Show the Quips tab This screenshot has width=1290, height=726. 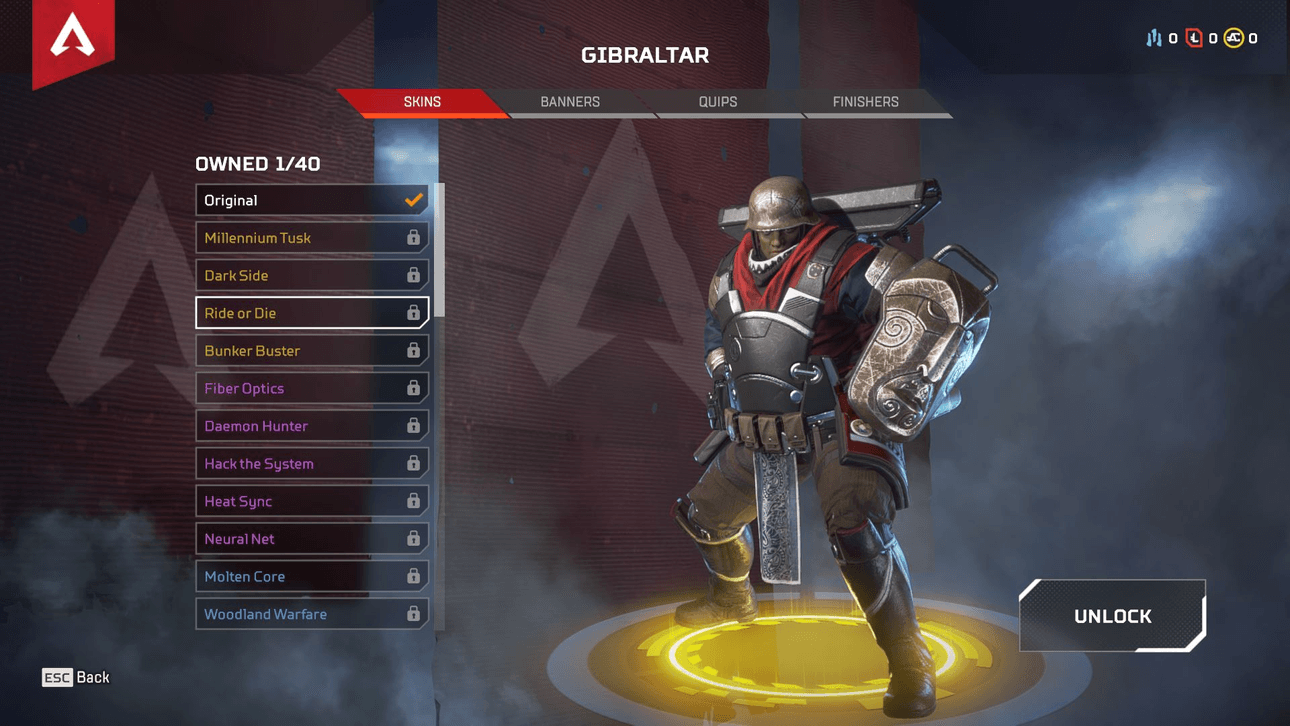point(717,102)
